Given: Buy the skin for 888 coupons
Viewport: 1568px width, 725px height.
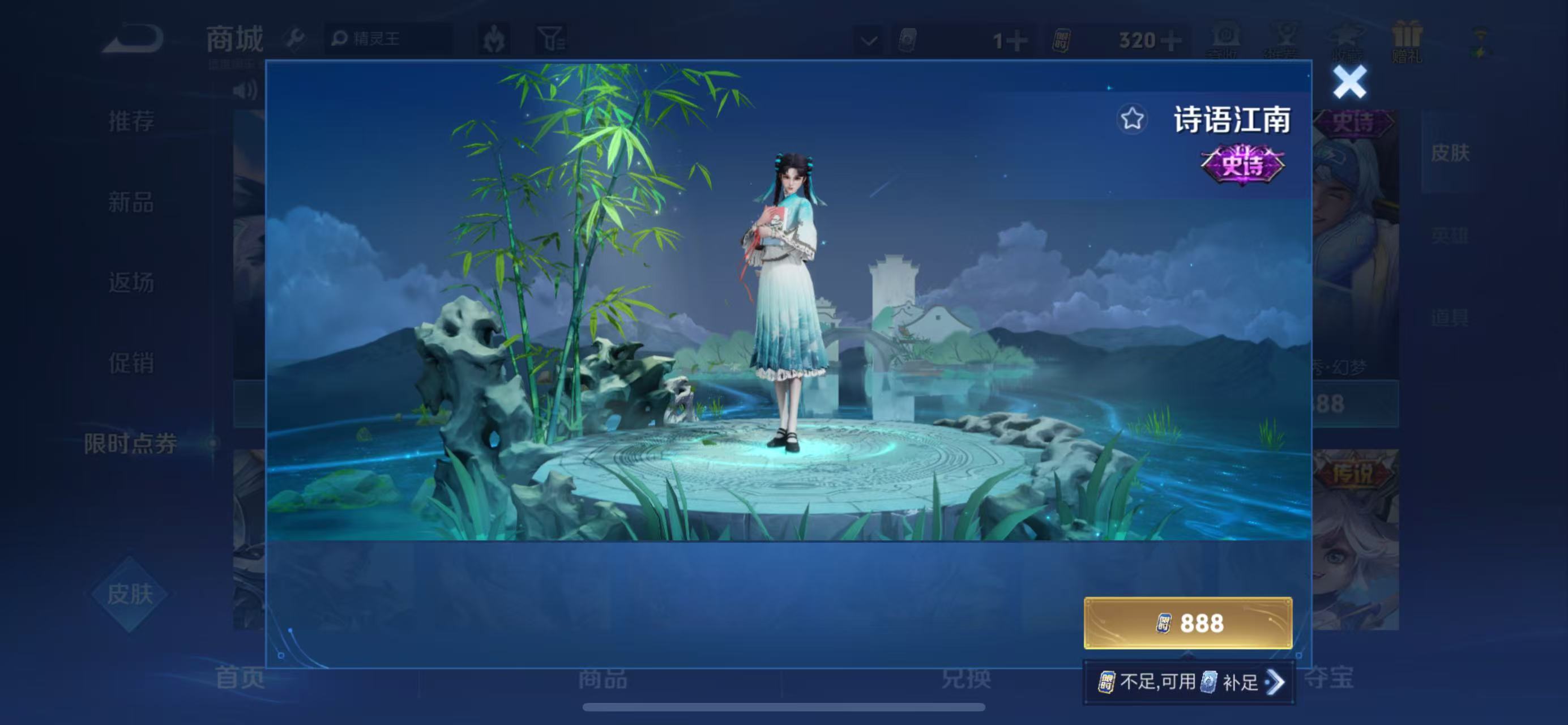Looking at the screenshot, I should click(1187, 622).
